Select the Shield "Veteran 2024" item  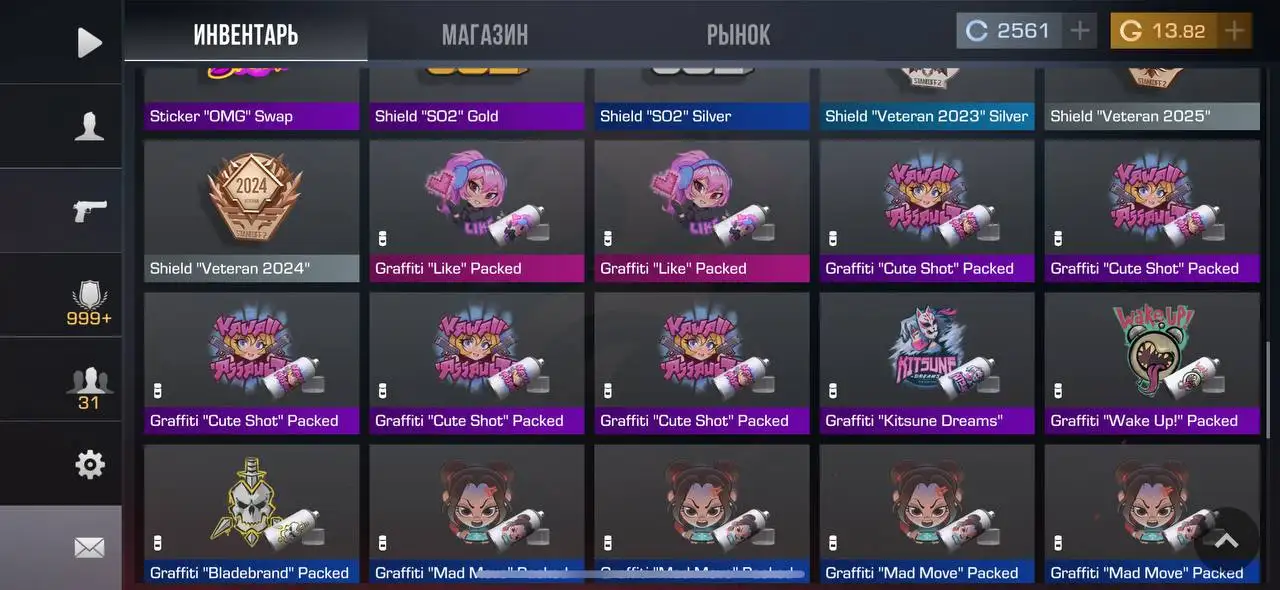[x=252, y=210]
